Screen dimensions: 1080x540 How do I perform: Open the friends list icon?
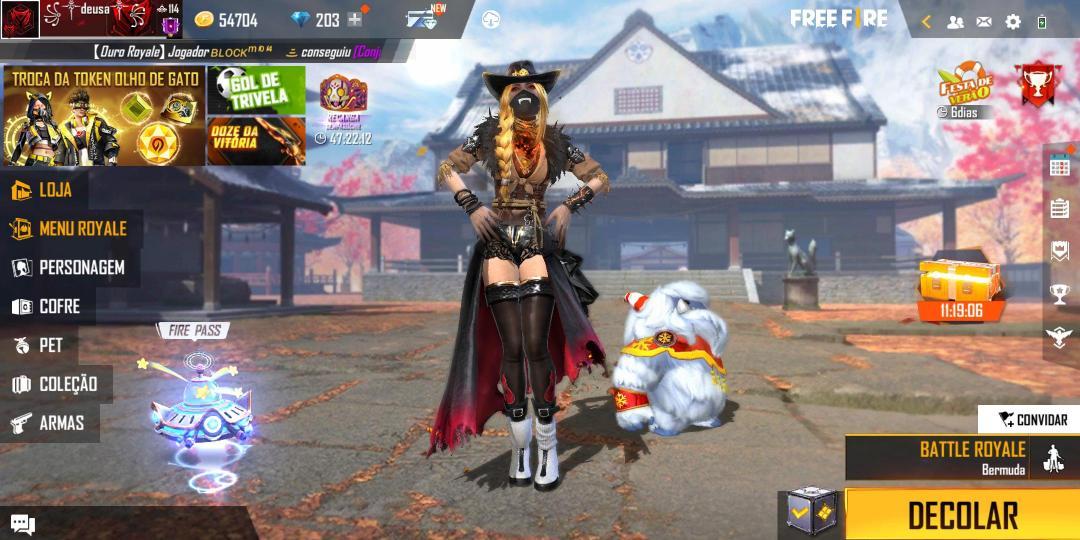[955, 21]
